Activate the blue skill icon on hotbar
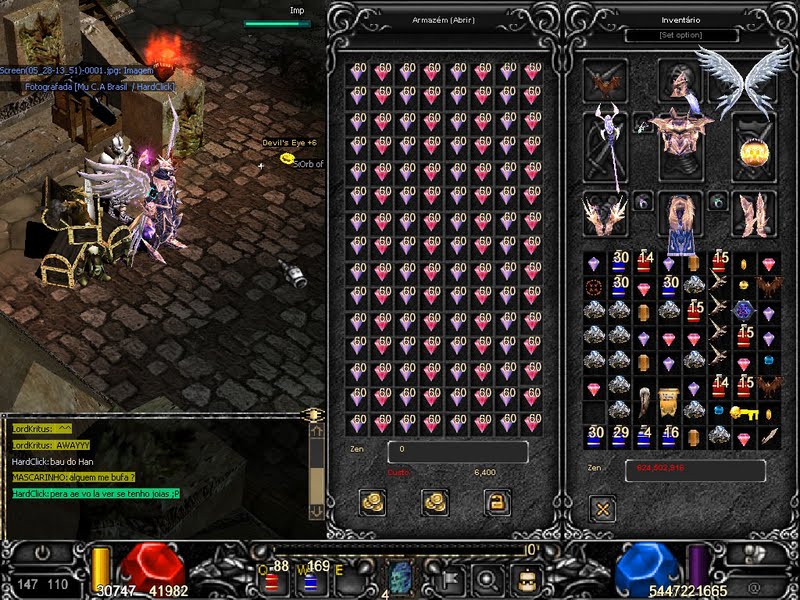800x600 pixels. (400, 578)
